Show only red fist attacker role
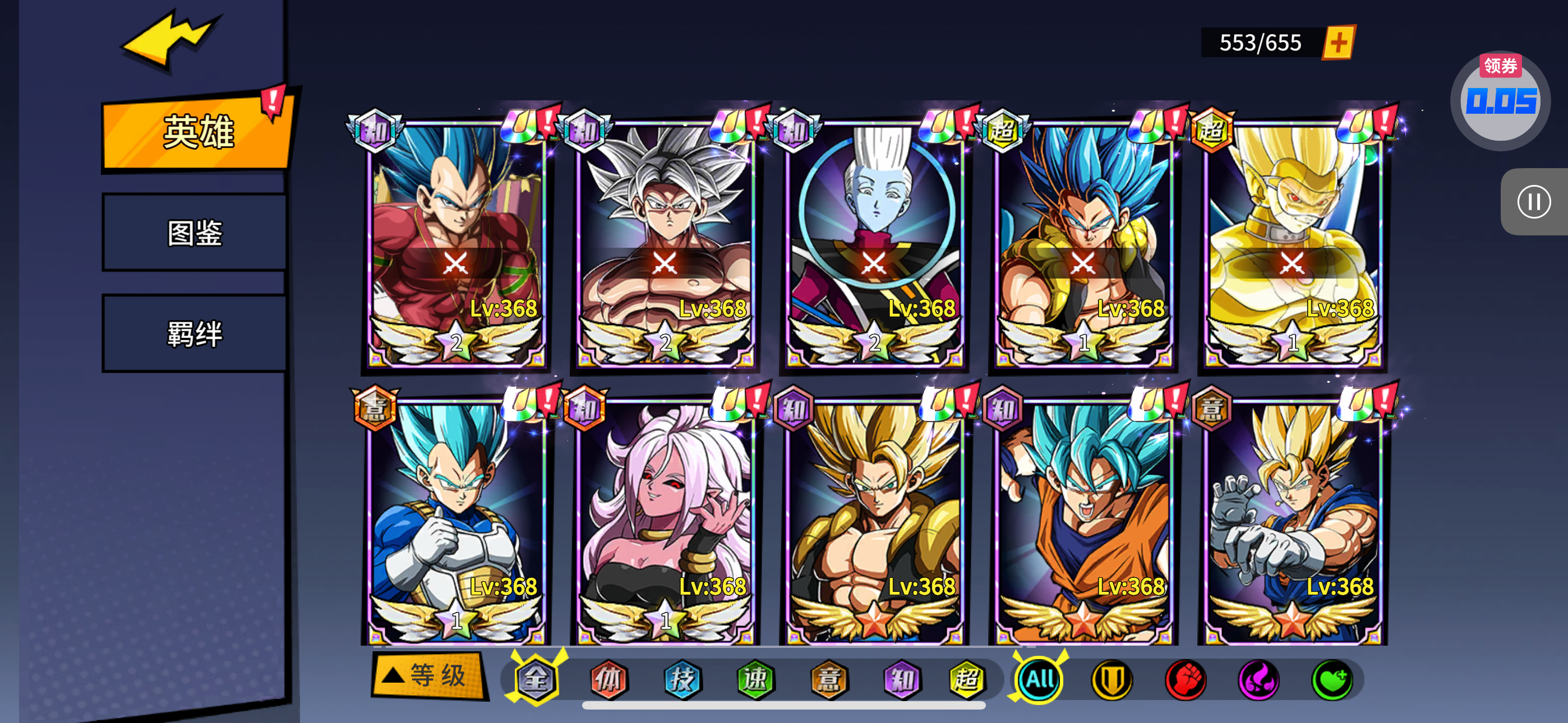 tap(1185, 680)
